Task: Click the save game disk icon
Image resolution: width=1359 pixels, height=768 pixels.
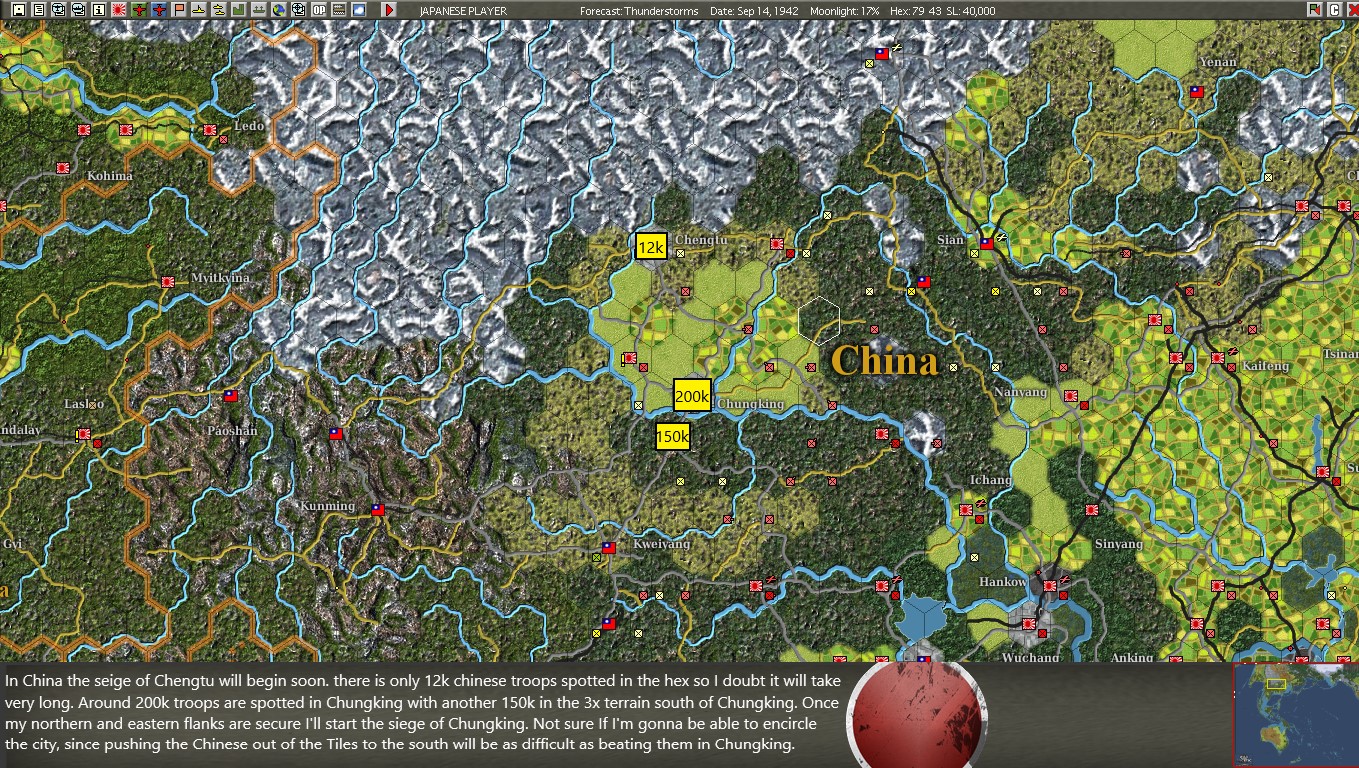Action: pyautogui.click(x=17, y=10)
